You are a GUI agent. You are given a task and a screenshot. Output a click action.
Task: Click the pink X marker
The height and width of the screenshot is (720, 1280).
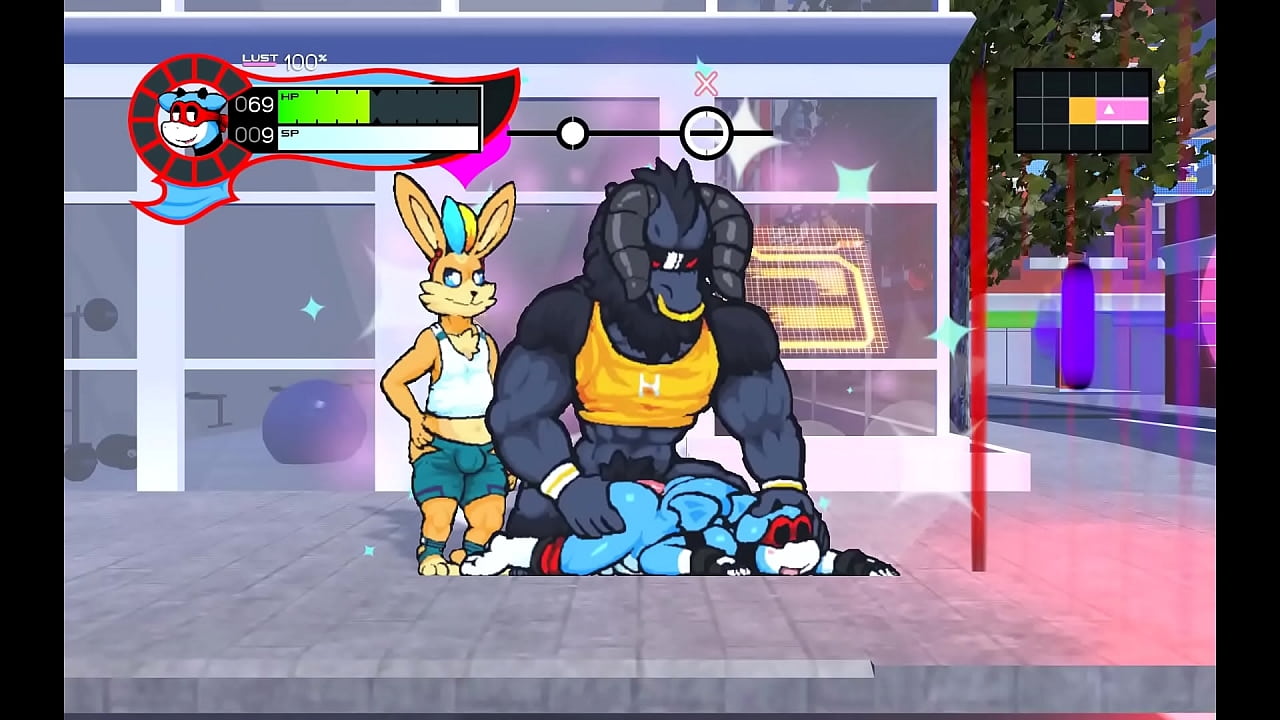[706, 84]
